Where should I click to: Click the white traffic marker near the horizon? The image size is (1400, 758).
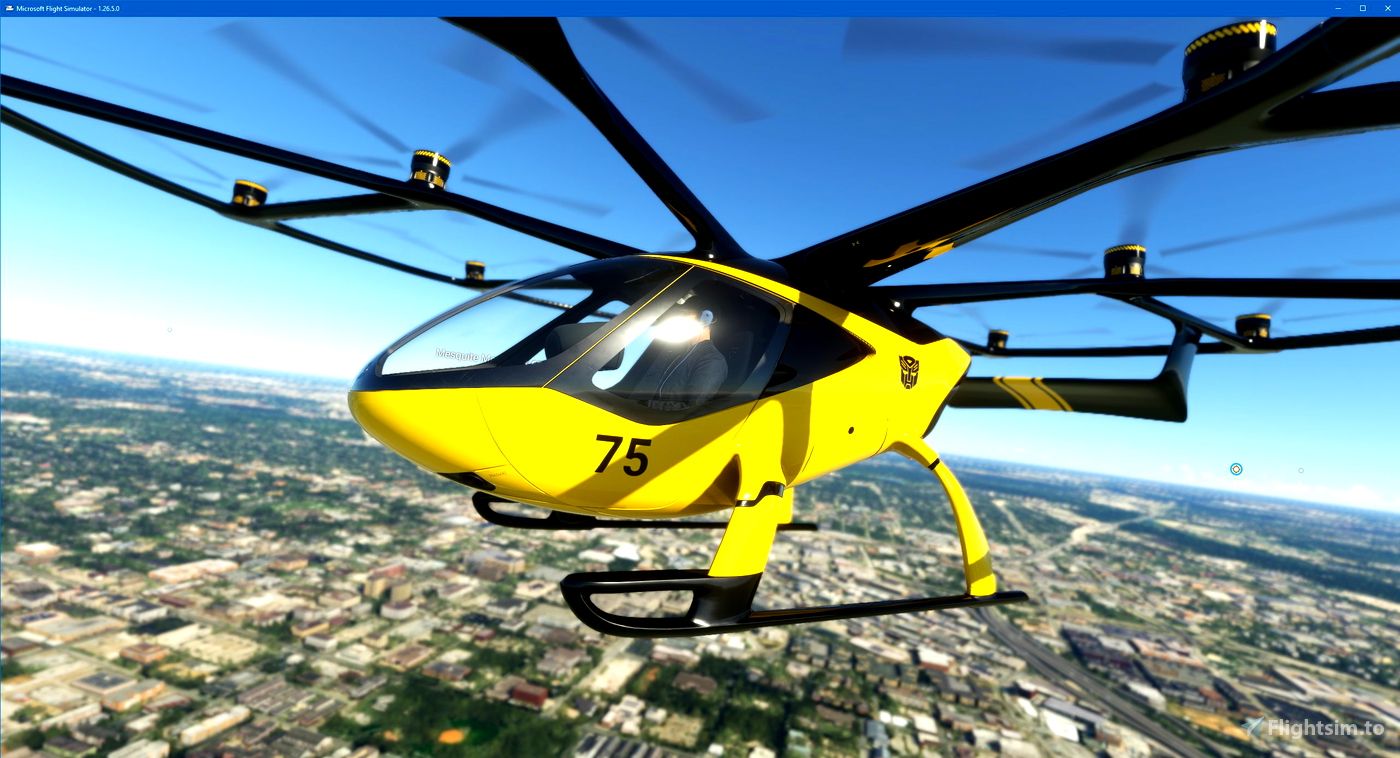pyautogui.click(x=1300, y=470)
